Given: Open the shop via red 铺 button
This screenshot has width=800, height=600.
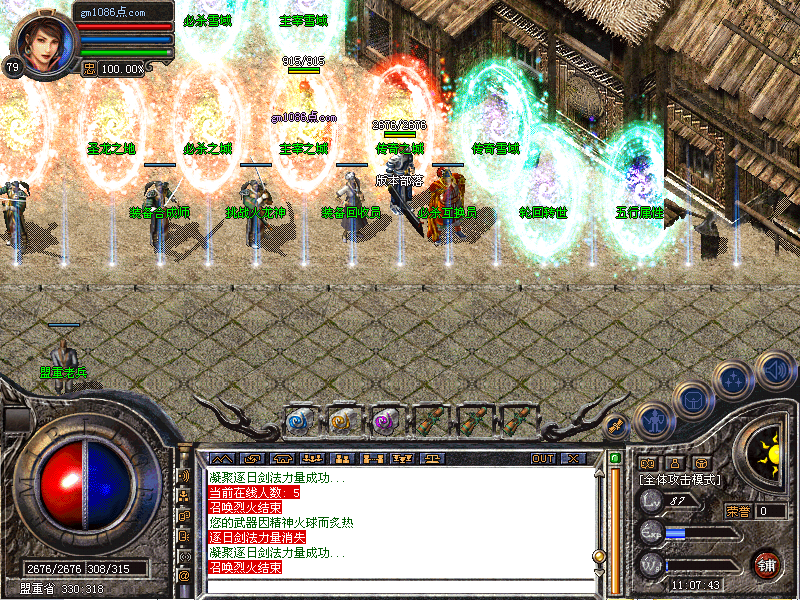Looking at the screenshot, I should [x=767, y=564].
